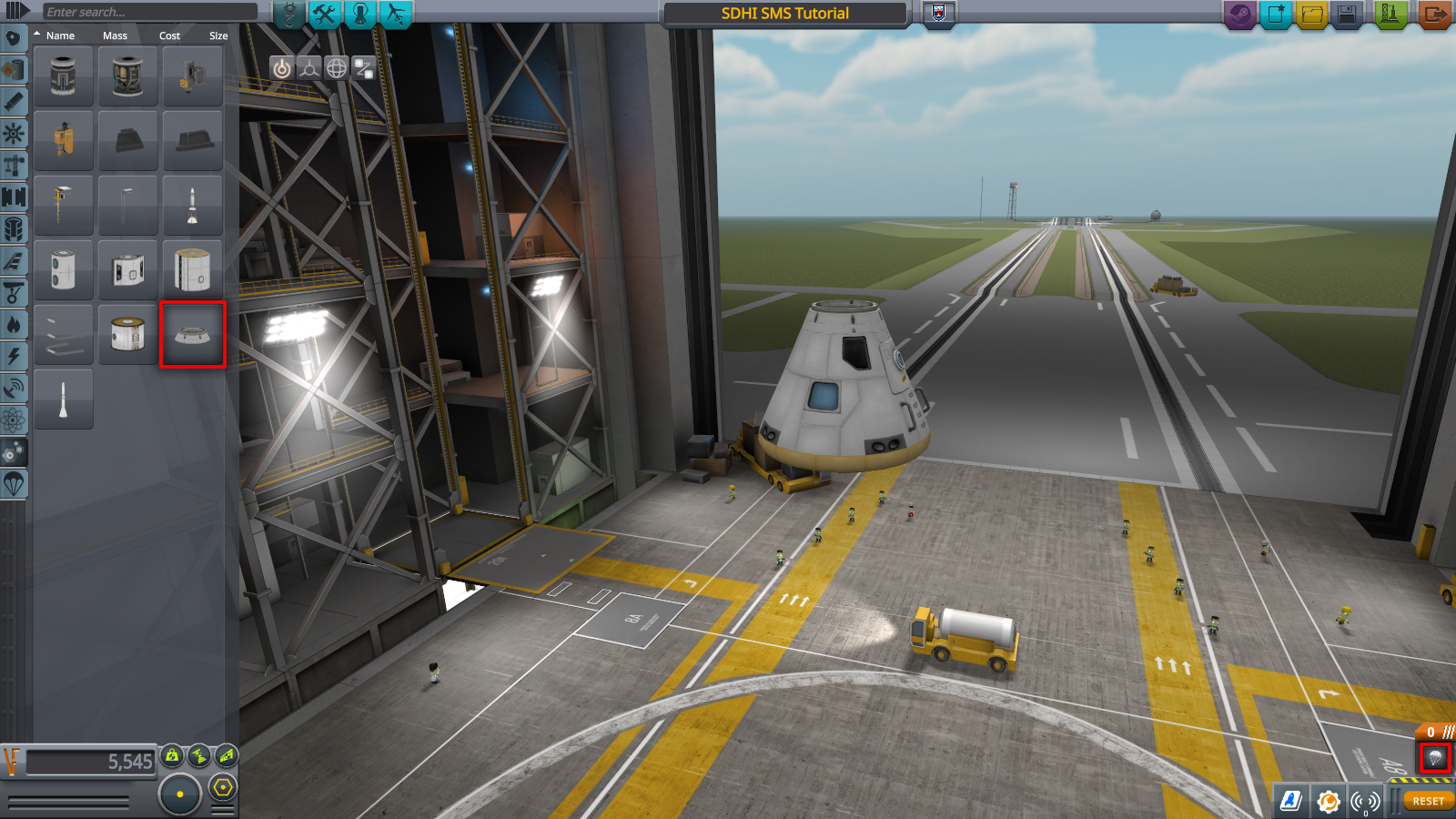This screenshot has width=1456, height=819.
Task: Open the crew assignment tab
Action: [360, 14]
